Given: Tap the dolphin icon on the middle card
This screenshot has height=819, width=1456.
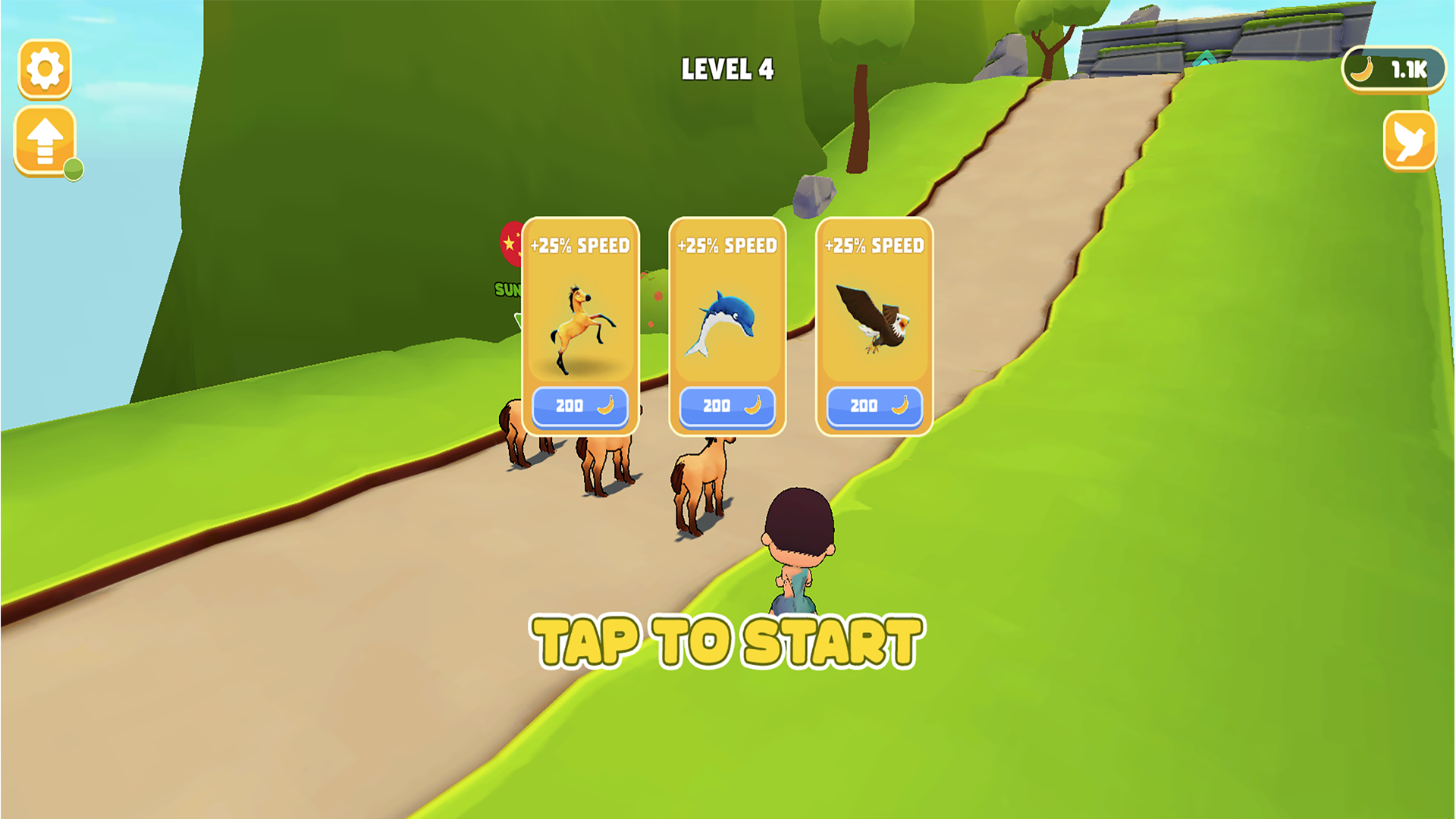Looking at the screenshot, I should point(726,322).
